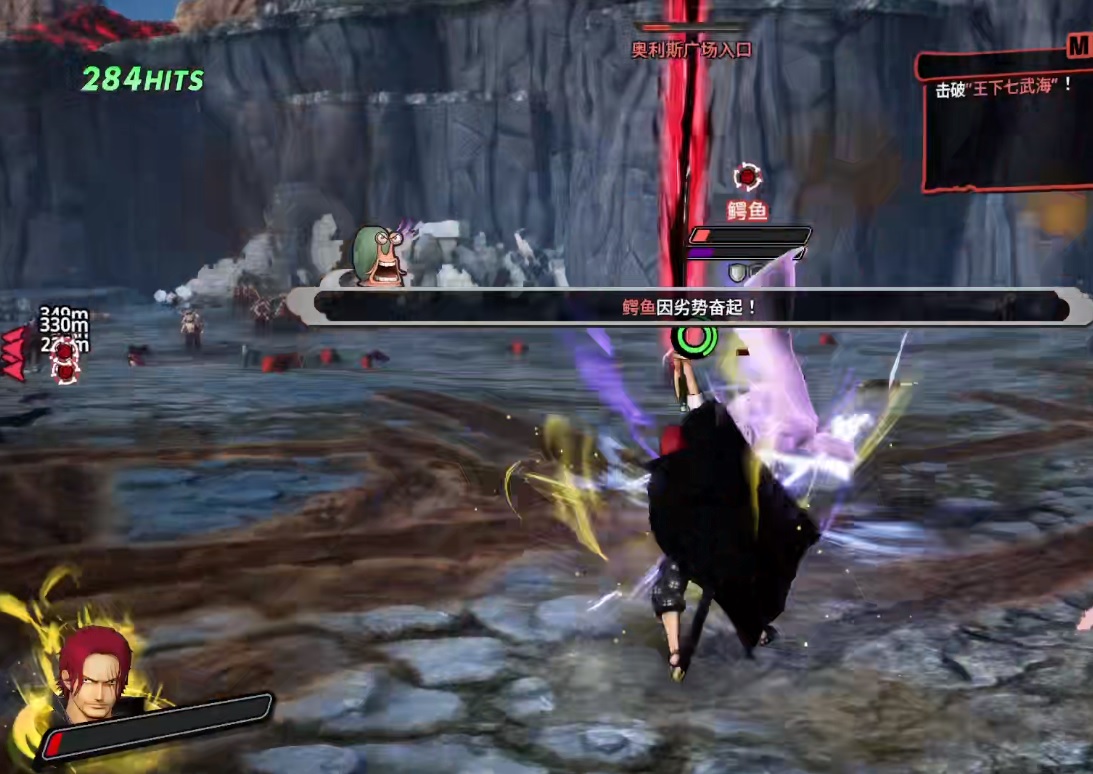Image resolution: width=1093 pixels, height=774 pixels.
Task: Open the mission objective panel to defeat the 王下七武海
Action: point(1005,120)
